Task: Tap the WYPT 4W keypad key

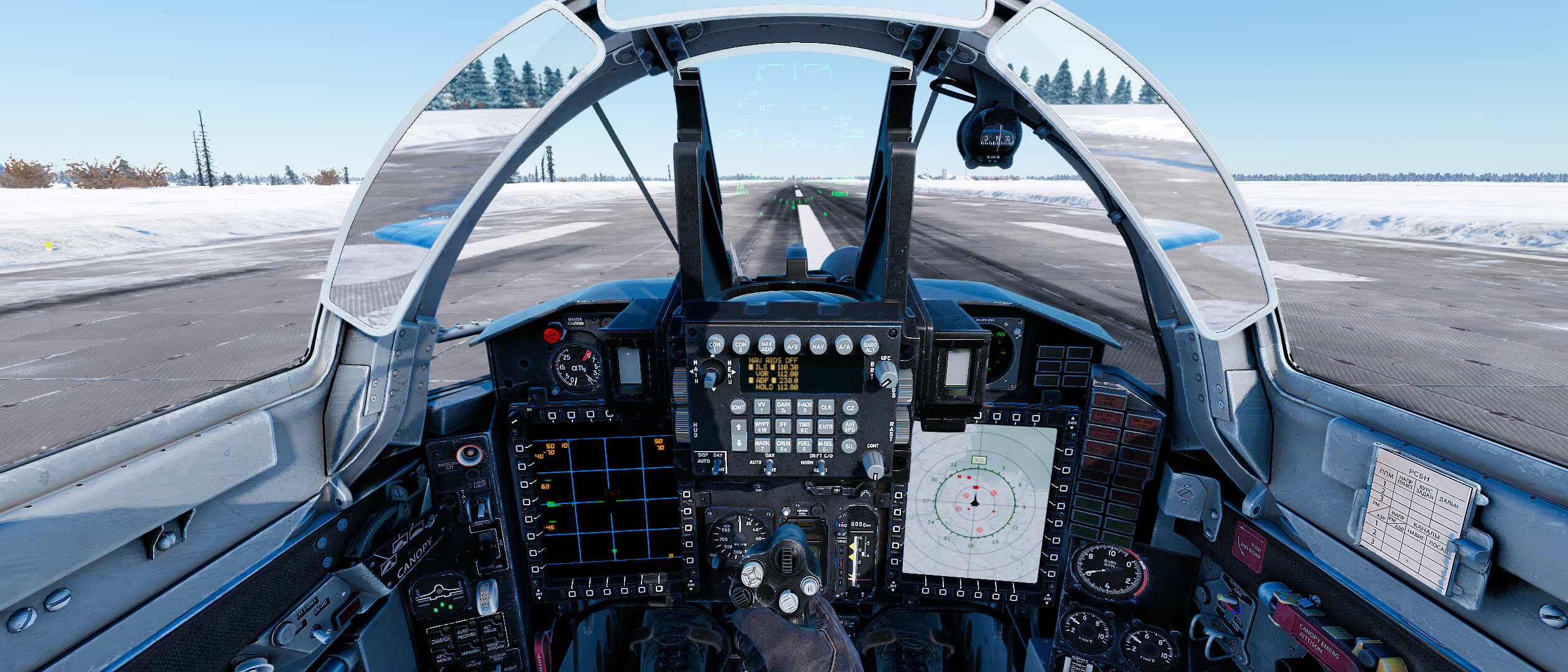Action: 762,426
